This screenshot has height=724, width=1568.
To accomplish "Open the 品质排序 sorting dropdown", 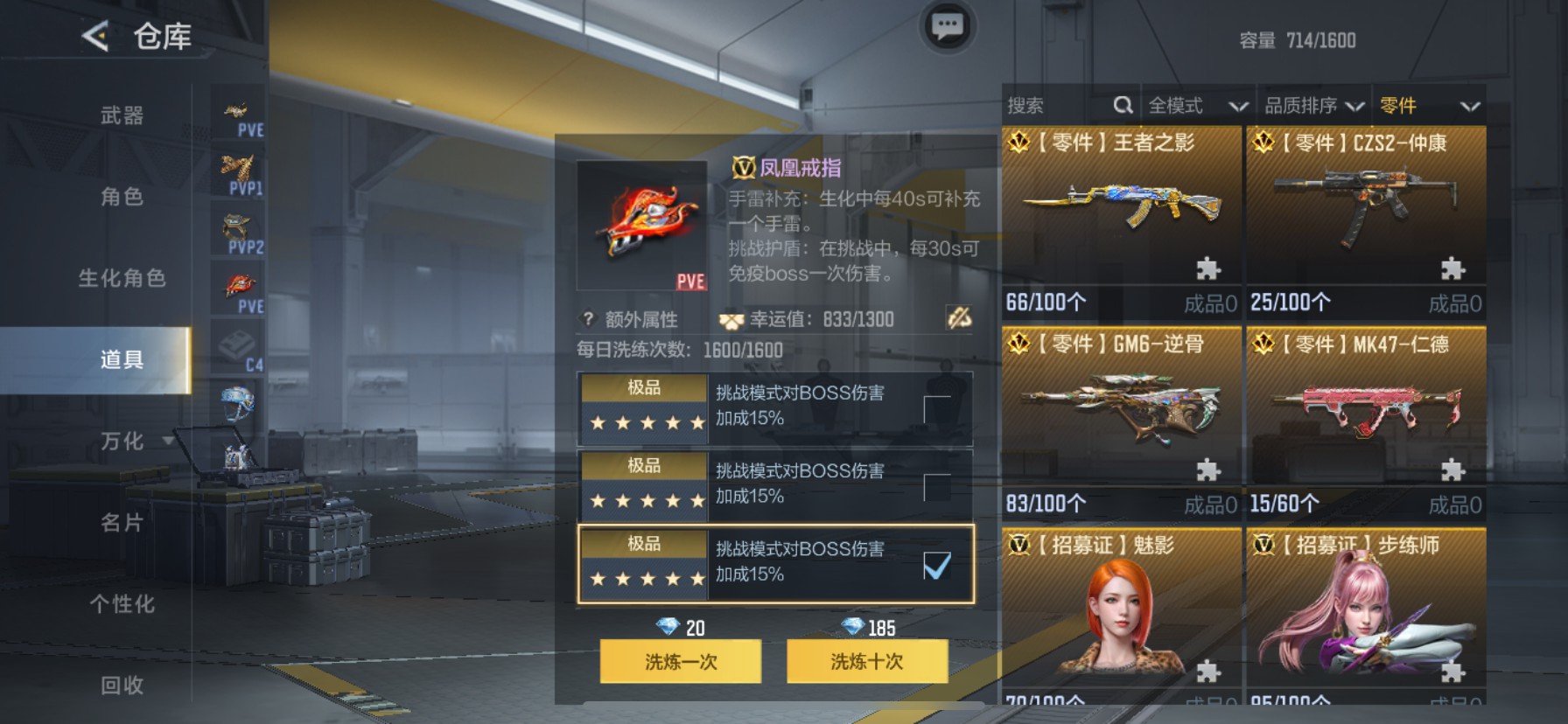I will point(1313,105).
